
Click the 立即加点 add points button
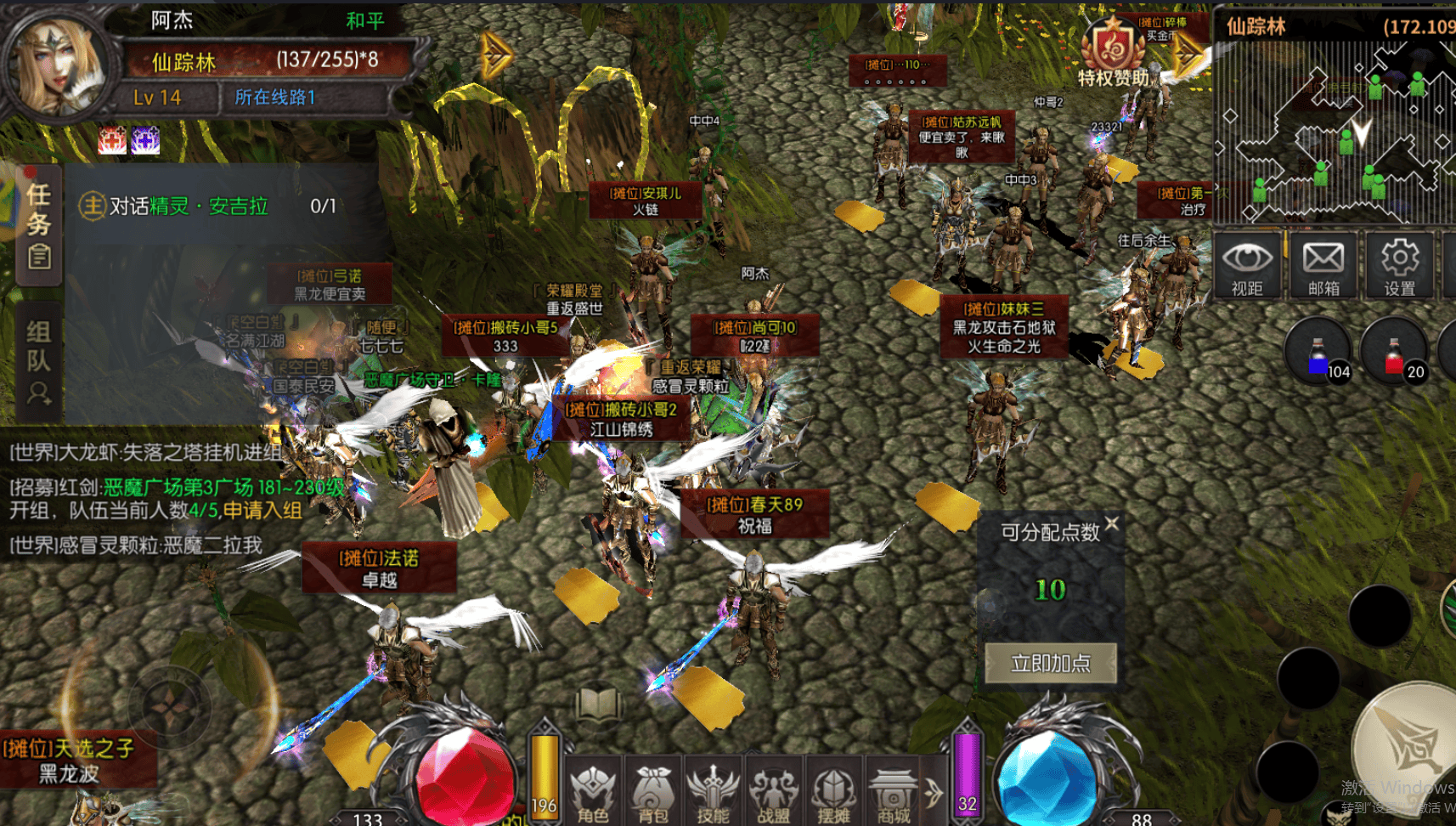point(1051,663)
